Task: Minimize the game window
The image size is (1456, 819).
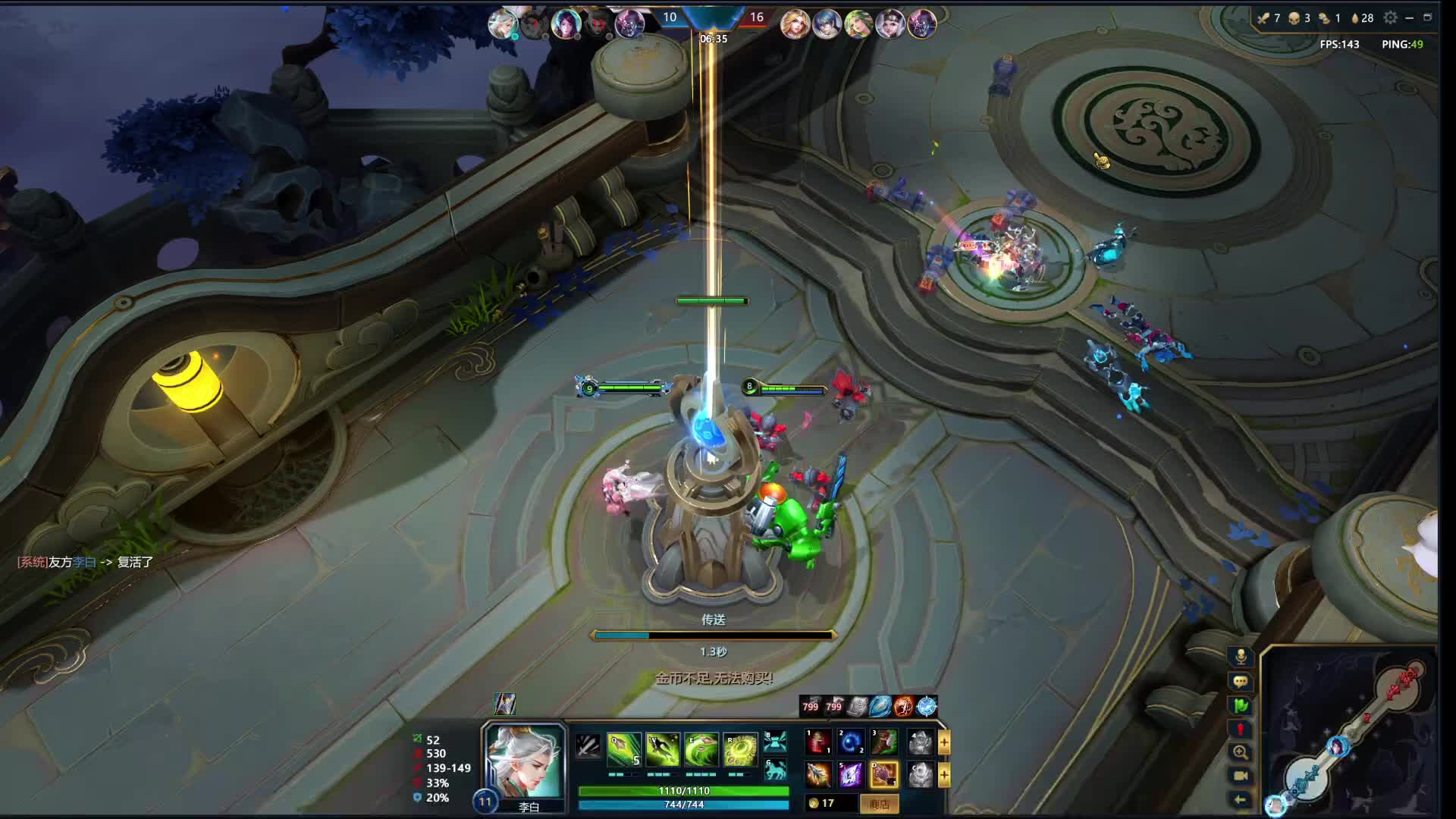Action: [1409, 17]
